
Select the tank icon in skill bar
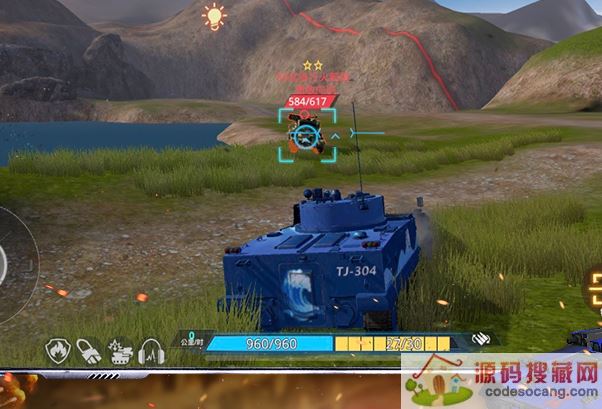pyautogui.click(x=120, y=351)
